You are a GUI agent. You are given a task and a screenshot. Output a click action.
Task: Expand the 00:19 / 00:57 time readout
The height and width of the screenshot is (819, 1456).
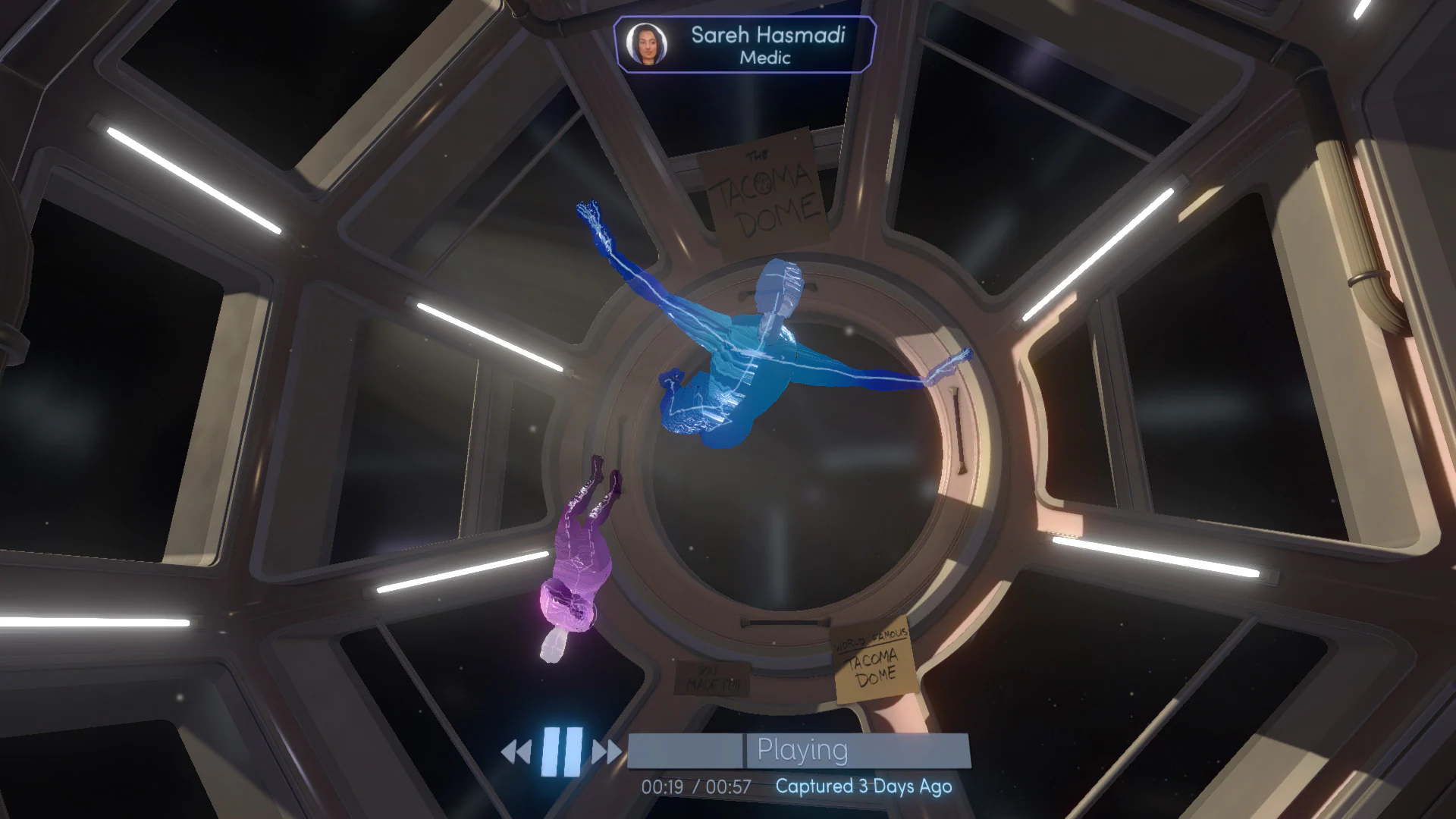(x=694, y=787)
